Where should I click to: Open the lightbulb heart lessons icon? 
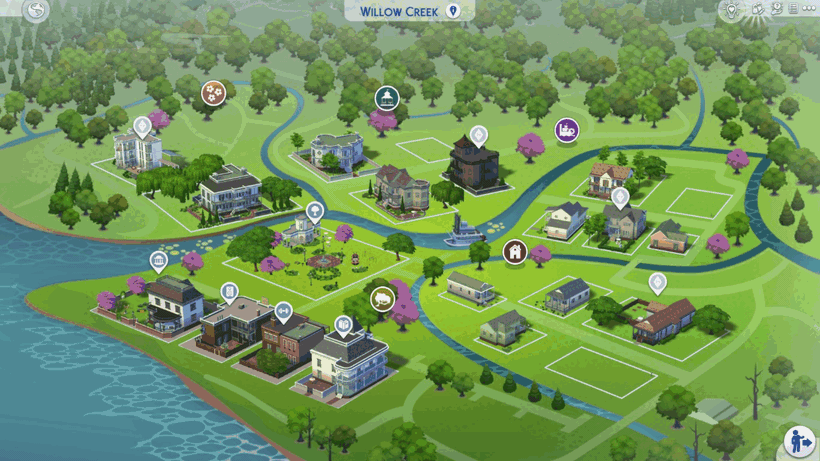point(733,10)
